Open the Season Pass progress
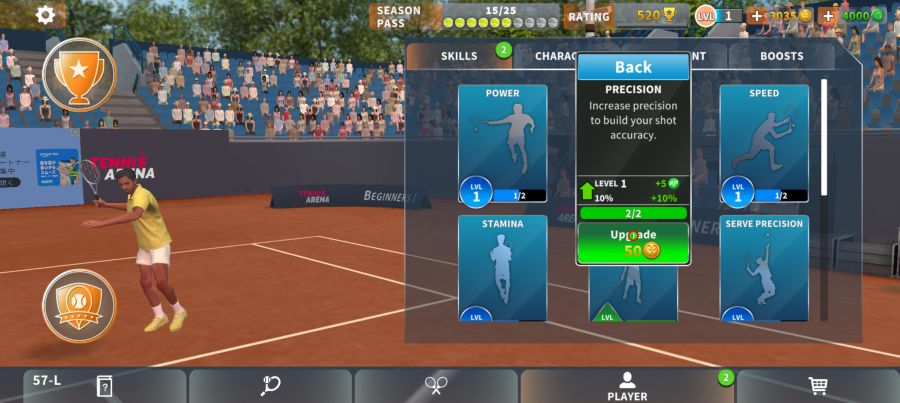 (x=465, y=16)
